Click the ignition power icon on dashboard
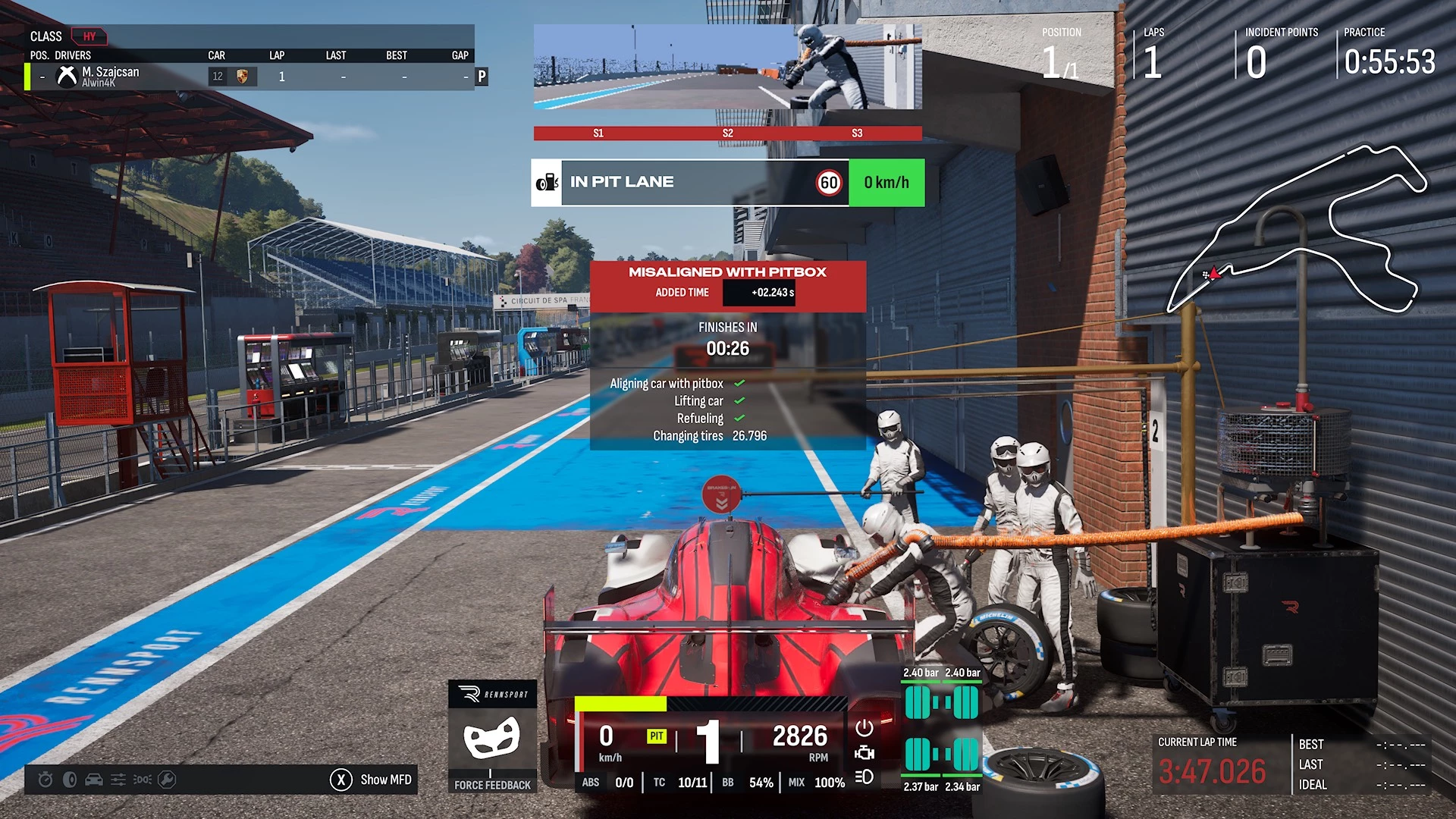Viewport: 1456px width, 819px height. (x=864, y=729)
